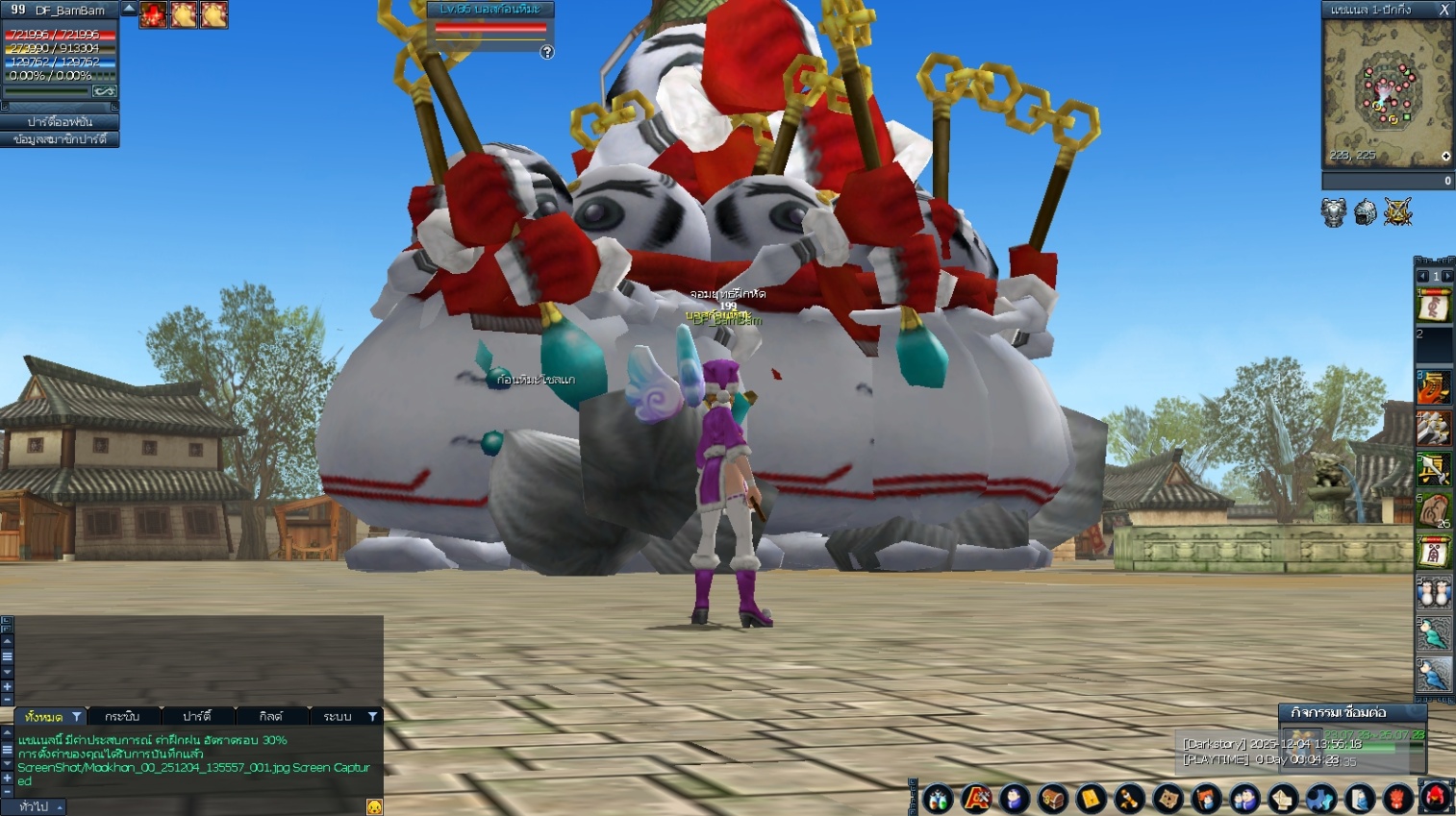The image size is (1456, 816).
Task: Zoom the minimap with the plus button
Action: pyautogui.click(x=1445, y=157)
